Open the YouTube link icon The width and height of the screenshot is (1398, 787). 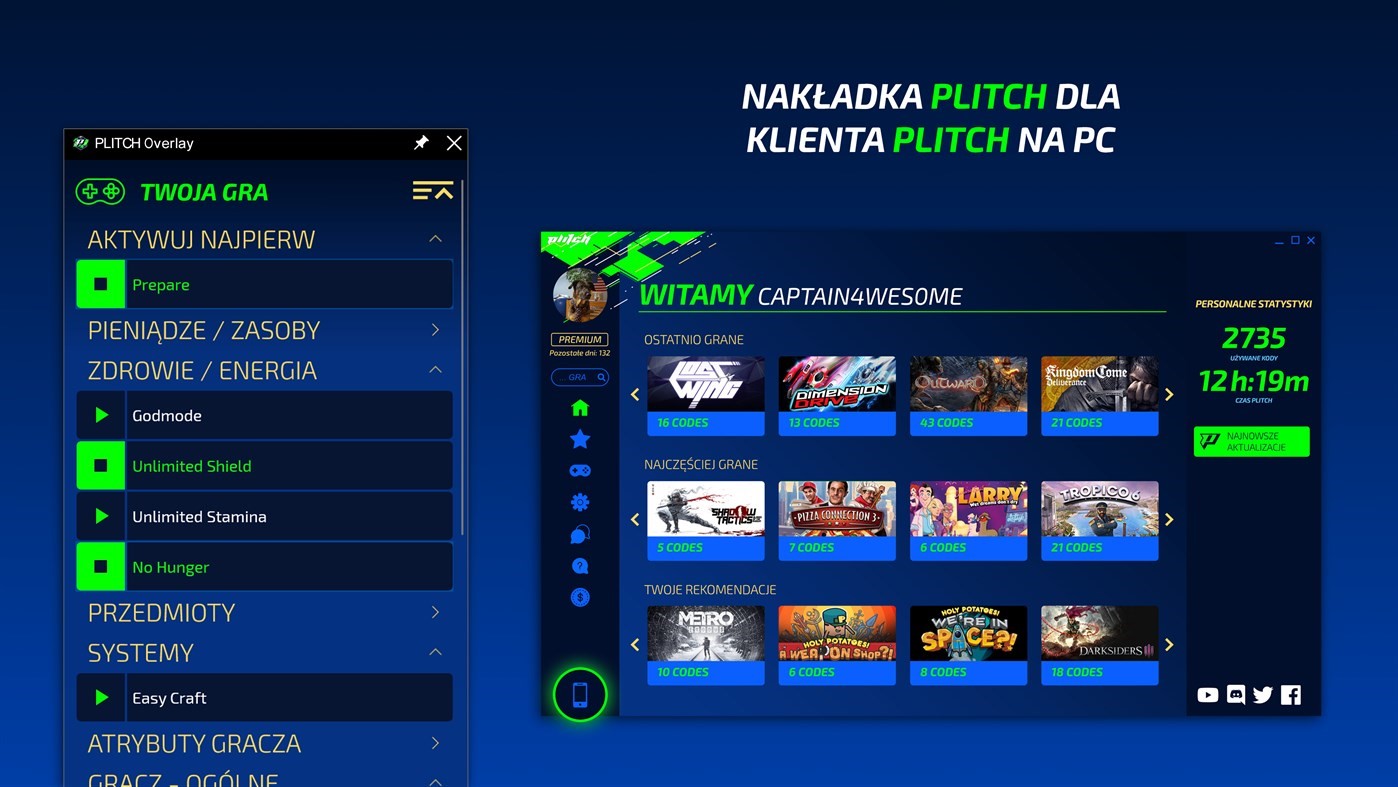point(1208,695)
